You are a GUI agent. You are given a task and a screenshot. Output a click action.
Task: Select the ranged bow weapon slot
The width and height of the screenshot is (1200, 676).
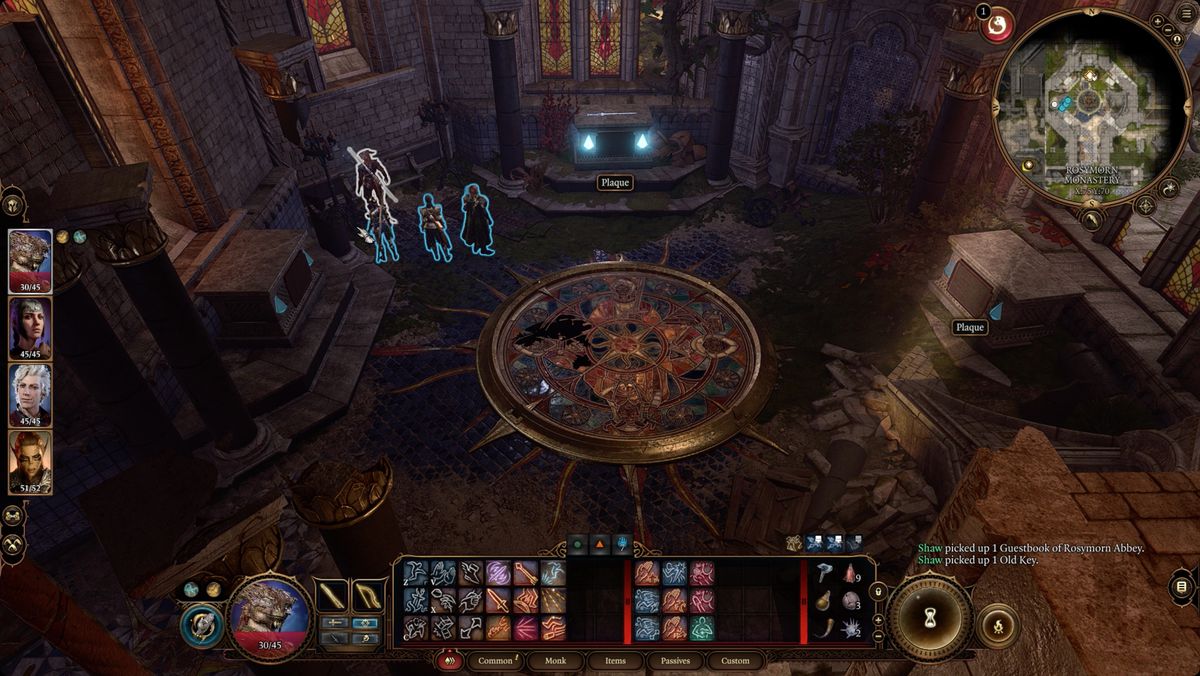click(368, 596)
